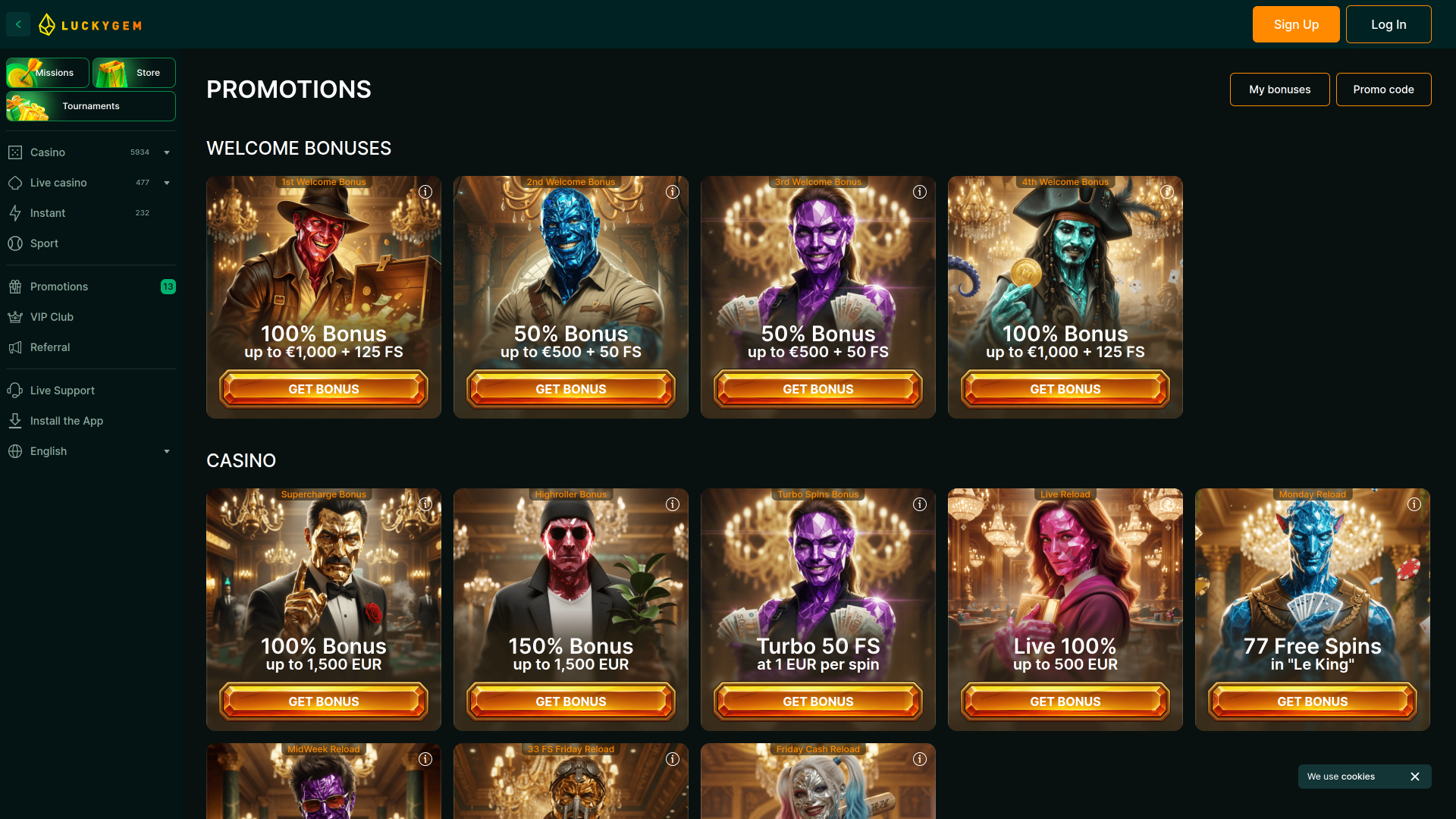Click the Instant games icon
The width and height of the screenshot is (1456, 819).
[16, 212]
